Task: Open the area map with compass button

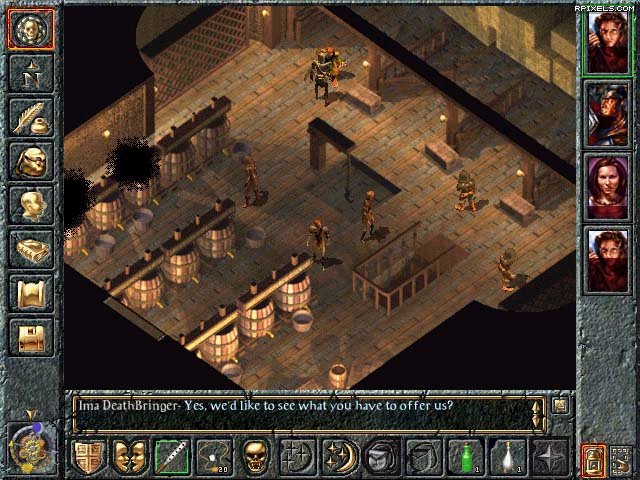Action: [30, 74]
